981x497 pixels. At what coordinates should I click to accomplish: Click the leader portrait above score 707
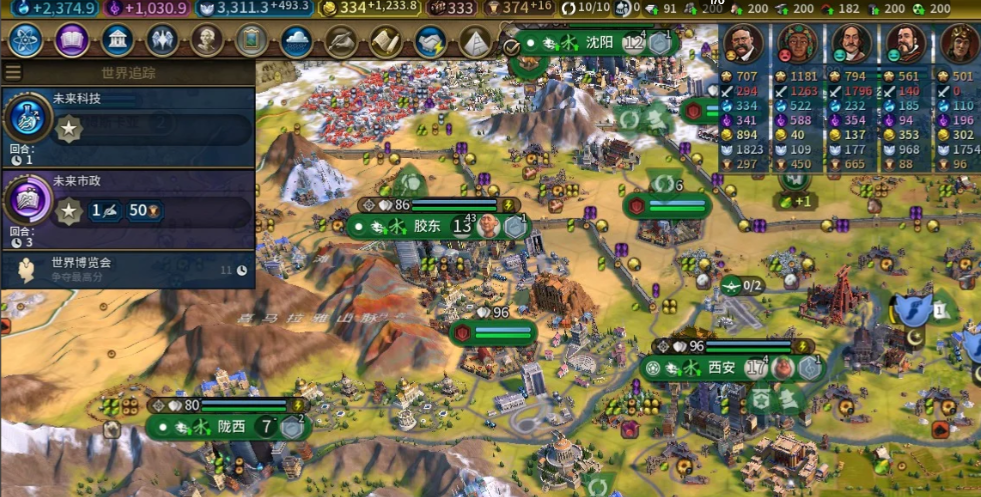click(x=741, y=43)
